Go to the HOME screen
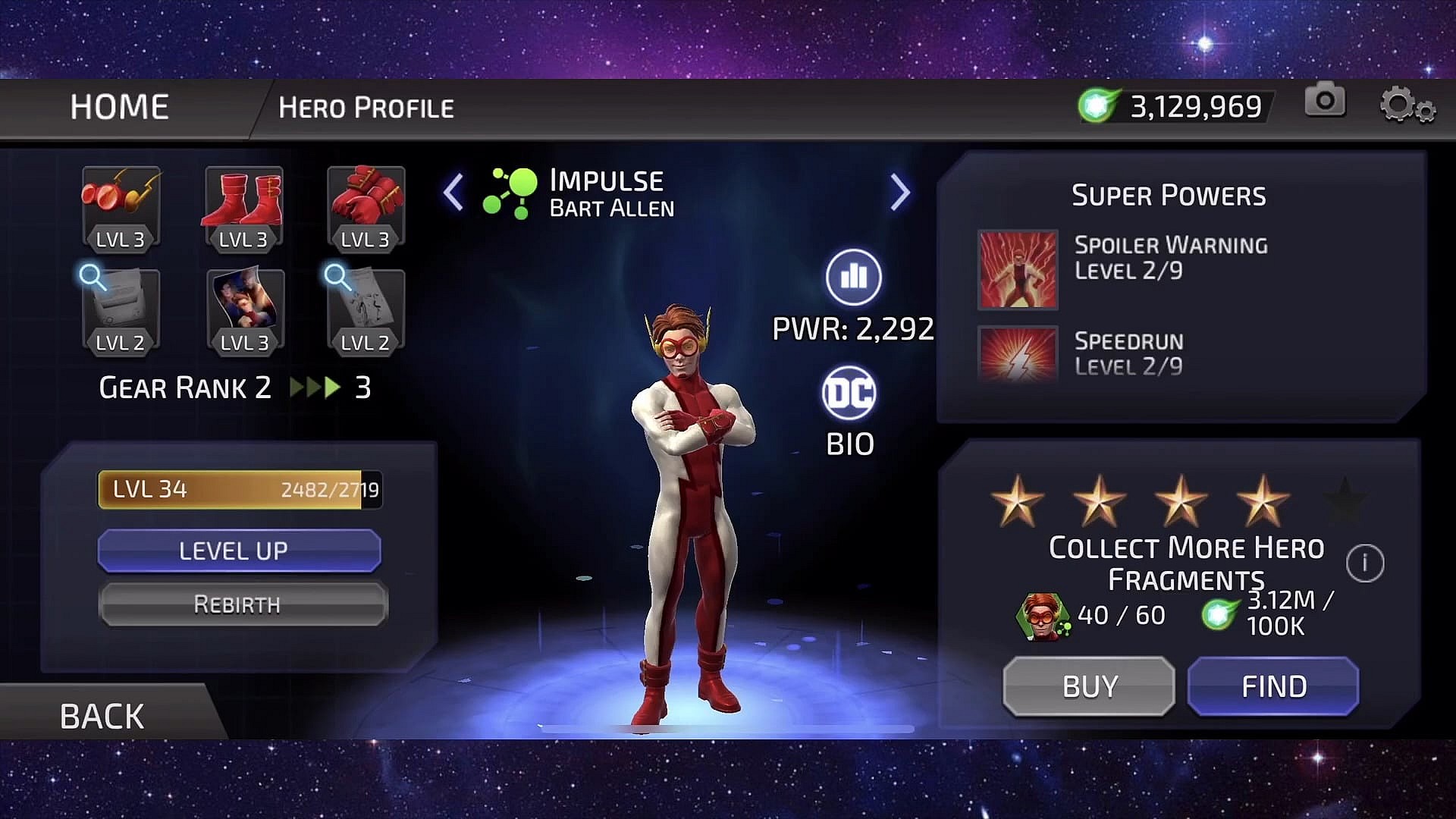Image resolution: width=1456 pixels, height=819 pixels. coord(119,107)
